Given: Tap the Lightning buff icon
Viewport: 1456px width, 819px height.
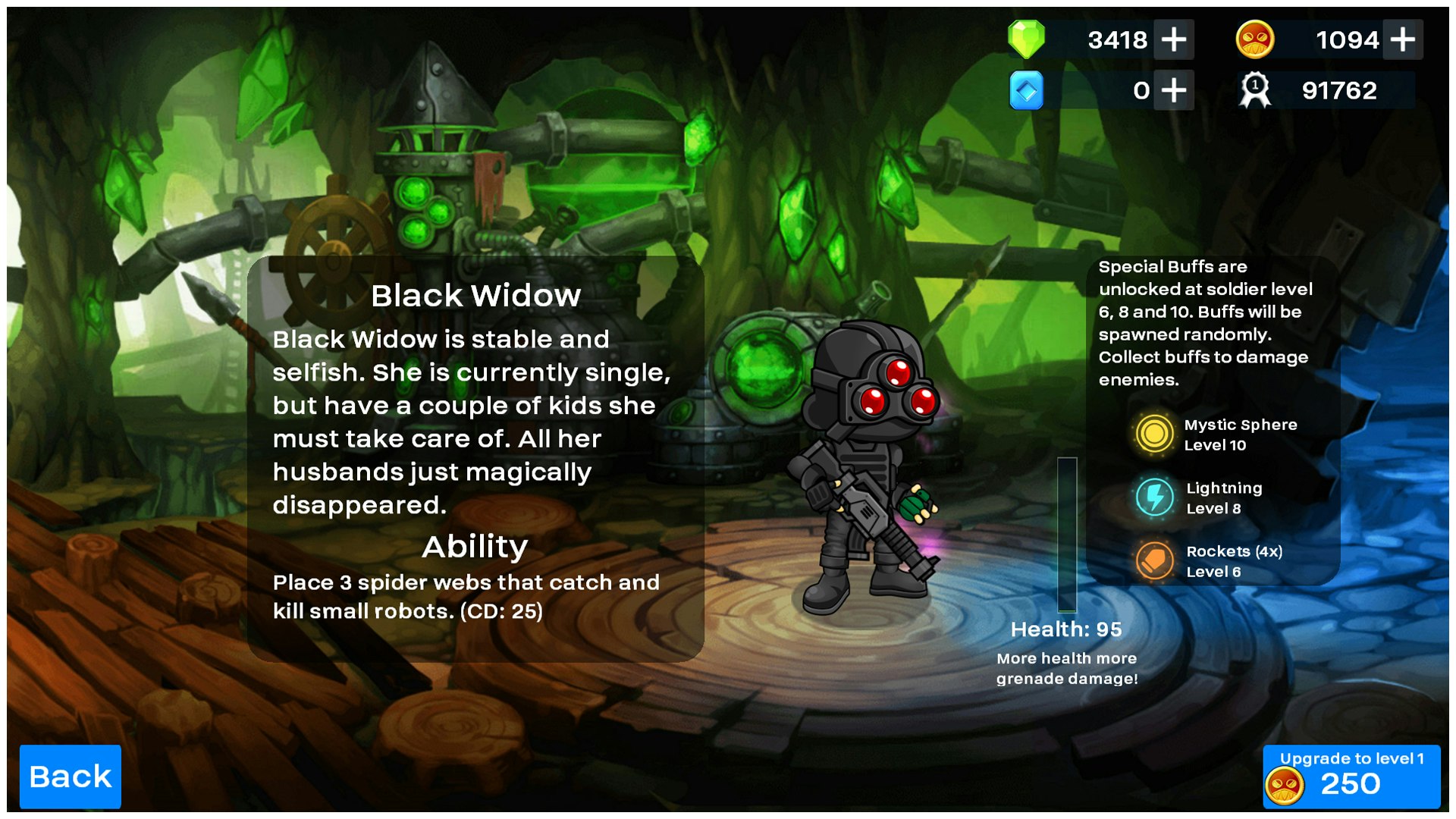Looking at the screenshot, I should pos(1154,497).
